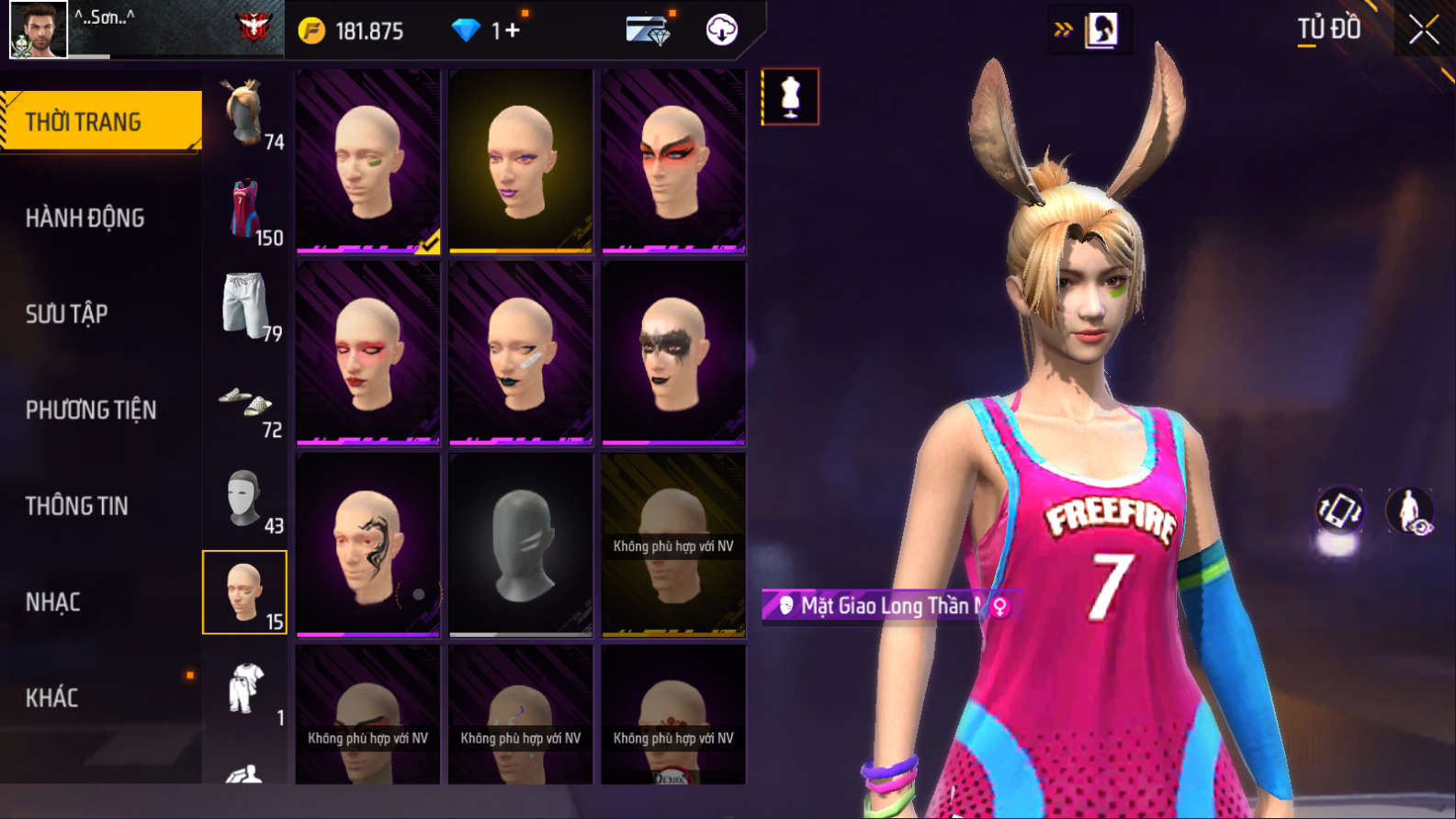Select the green cheek mark face paint
The image size is (1456, 819).
tap(367, 162)
